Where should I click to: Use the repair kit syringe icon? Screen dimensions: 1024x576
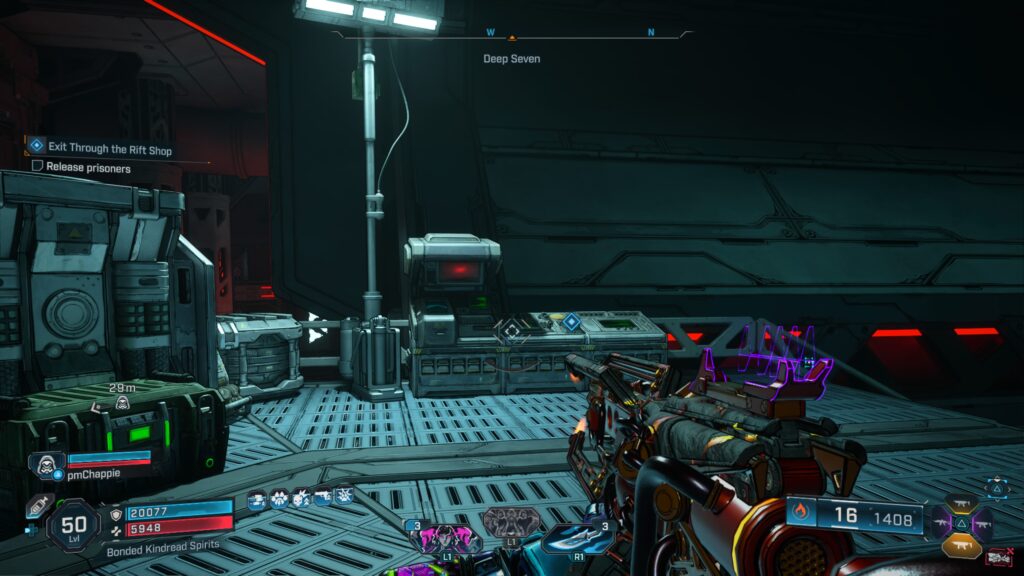point(39,506)
